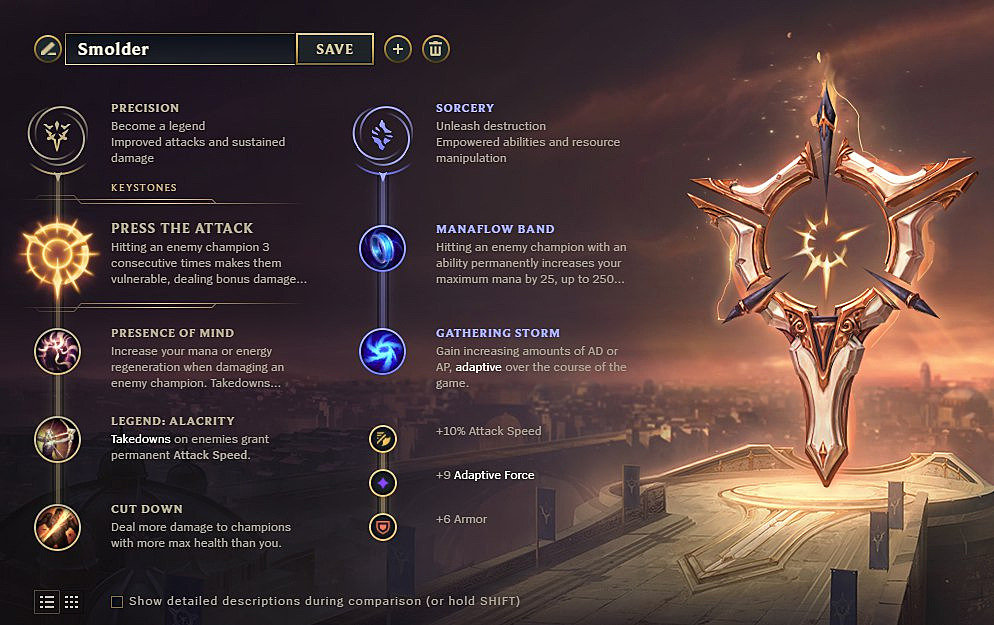Open the Precision primary tree selector
This screenshot has height=625, width=994.
pos(58,132)
